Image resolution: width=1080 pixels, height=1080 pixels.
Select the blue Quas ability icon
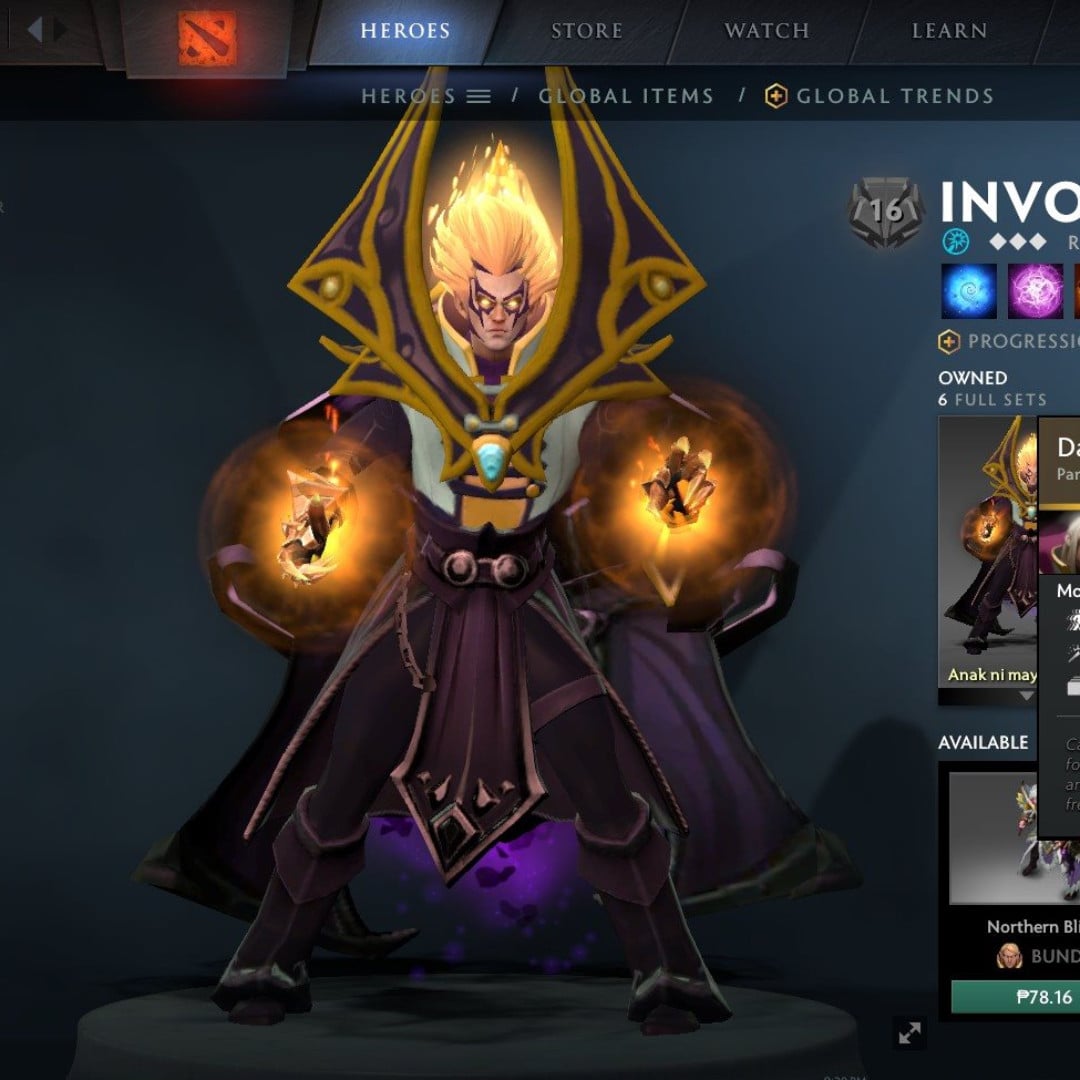pyautogui.click(x=969, y=291)
